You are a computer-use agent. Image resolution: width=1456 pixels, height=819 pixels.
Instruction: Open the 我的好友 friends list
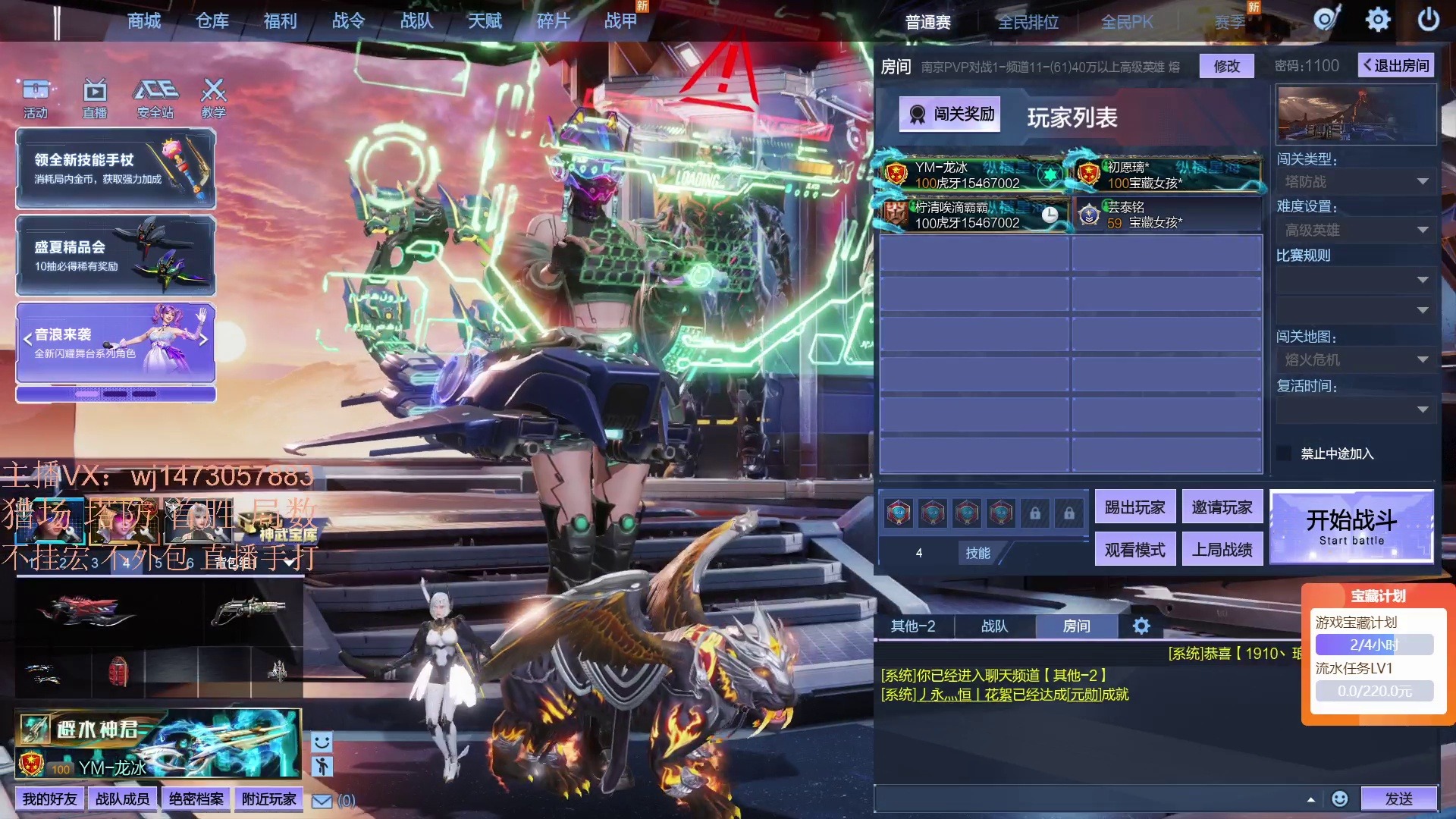click(49, 799)
